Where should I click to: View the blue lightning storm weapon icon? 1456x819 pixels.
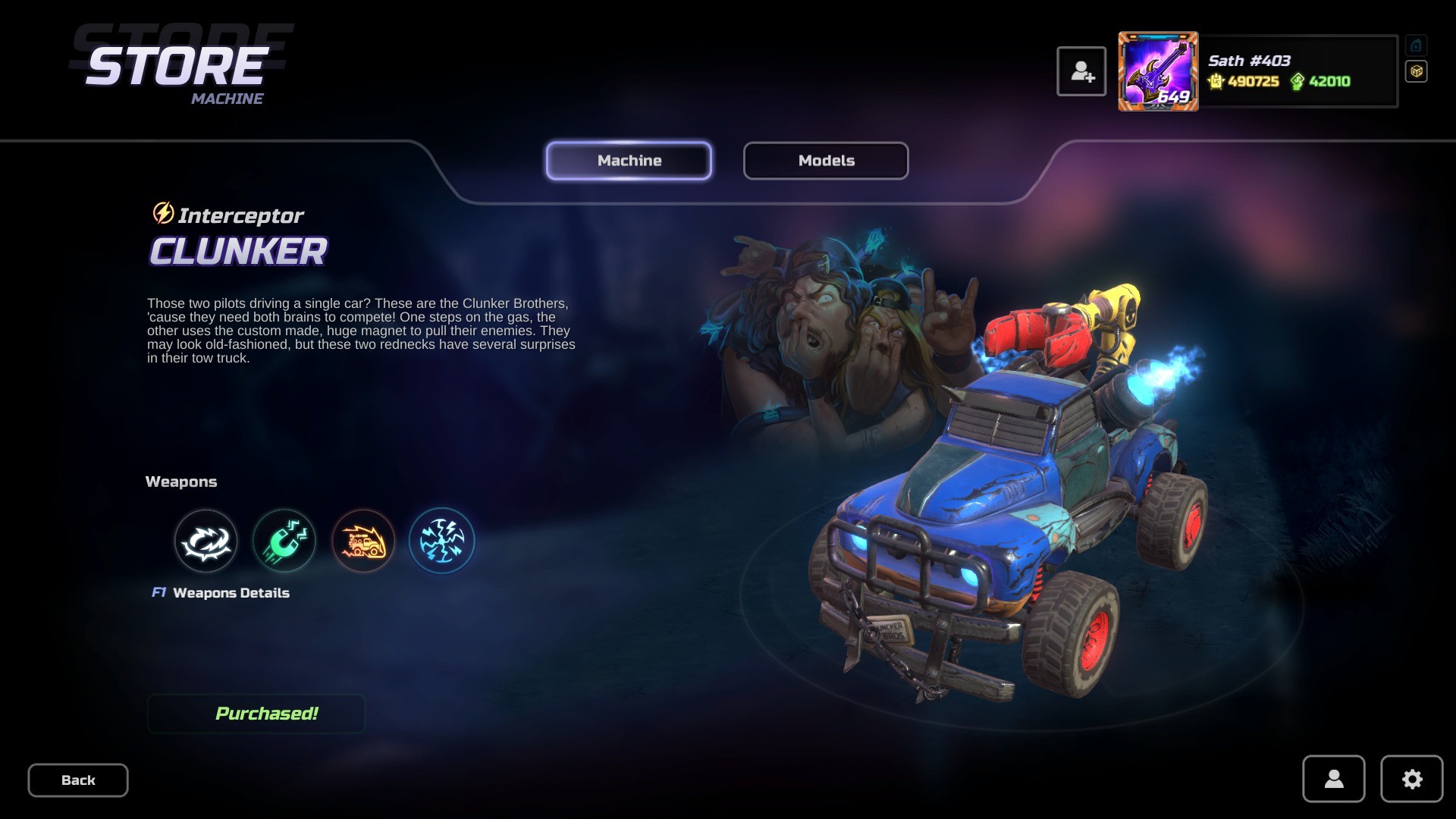(442, 540)
